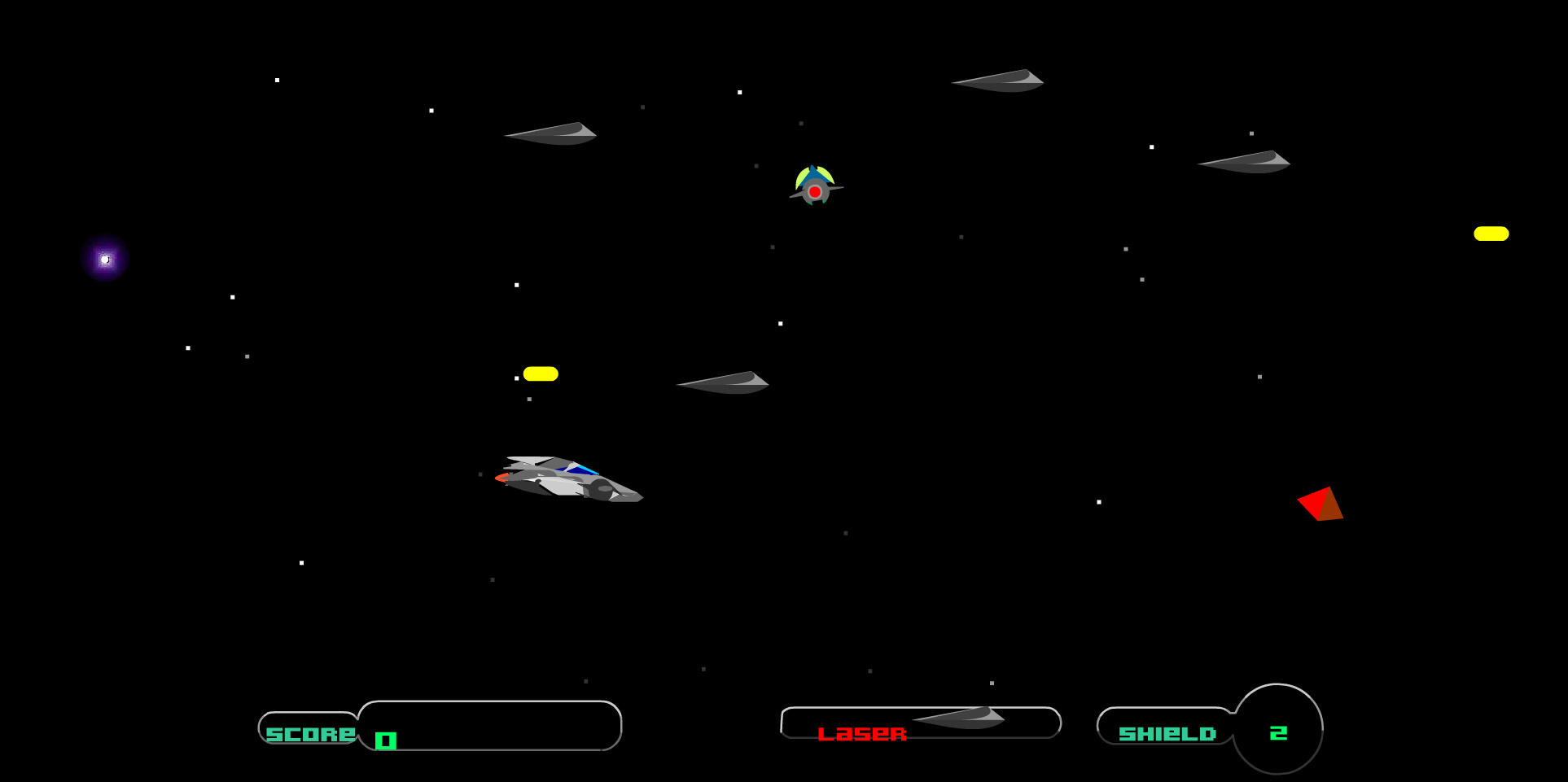Click the shield counter showing 2

tap(1279, 731)
